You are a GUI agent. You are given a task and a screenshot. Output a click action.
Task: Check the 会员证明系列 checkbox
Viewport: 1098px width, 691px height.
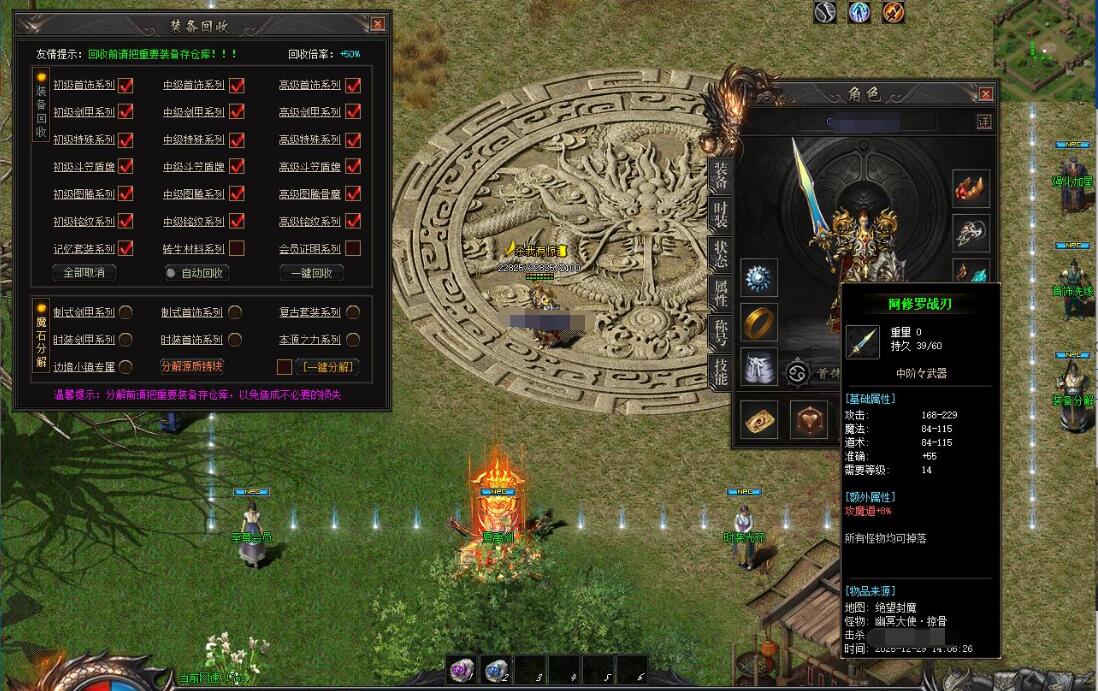353,248
